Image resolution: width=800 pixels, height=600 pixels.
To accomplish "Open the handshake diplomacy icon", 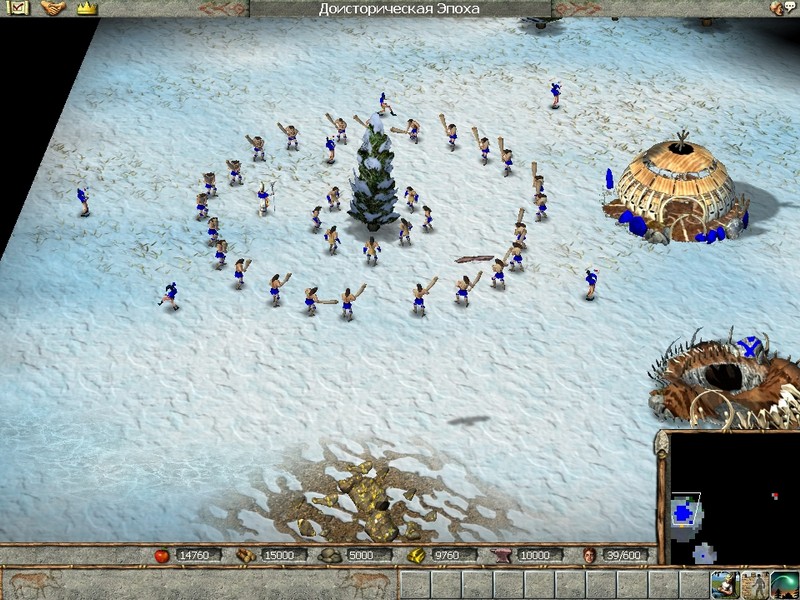I will point(52,8).
